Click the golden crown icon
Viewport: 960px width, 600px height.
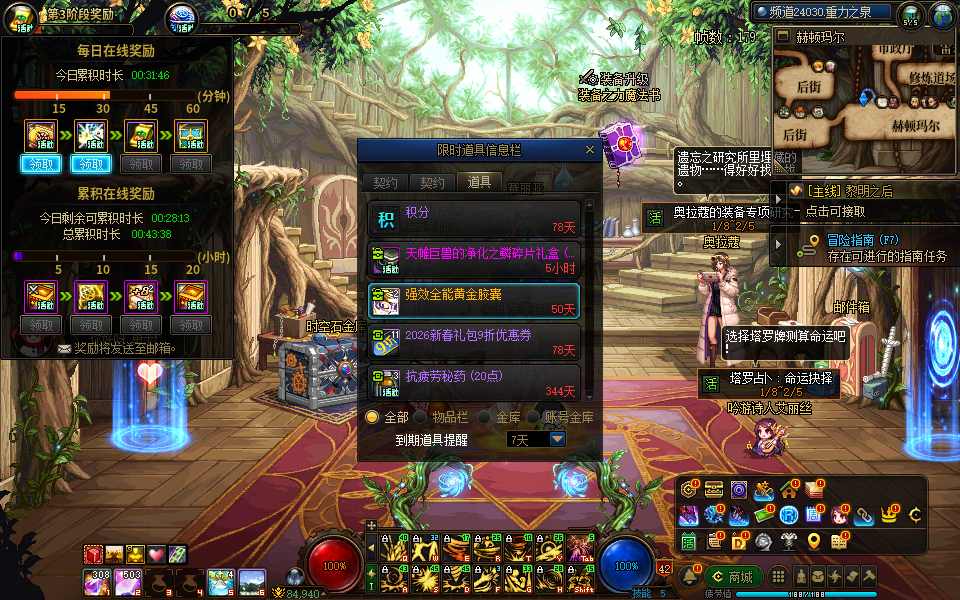(x=889, y=515)
